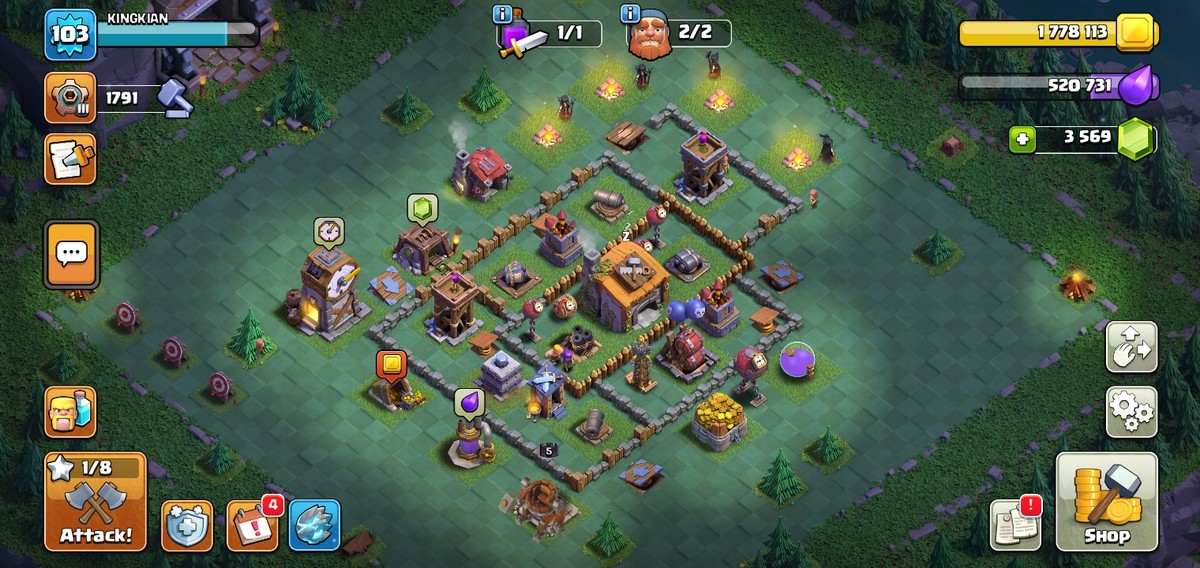The height and width of the screenshot is (568, 1200).
Task: Open the player level 103 badge
Action: (70, 35)
